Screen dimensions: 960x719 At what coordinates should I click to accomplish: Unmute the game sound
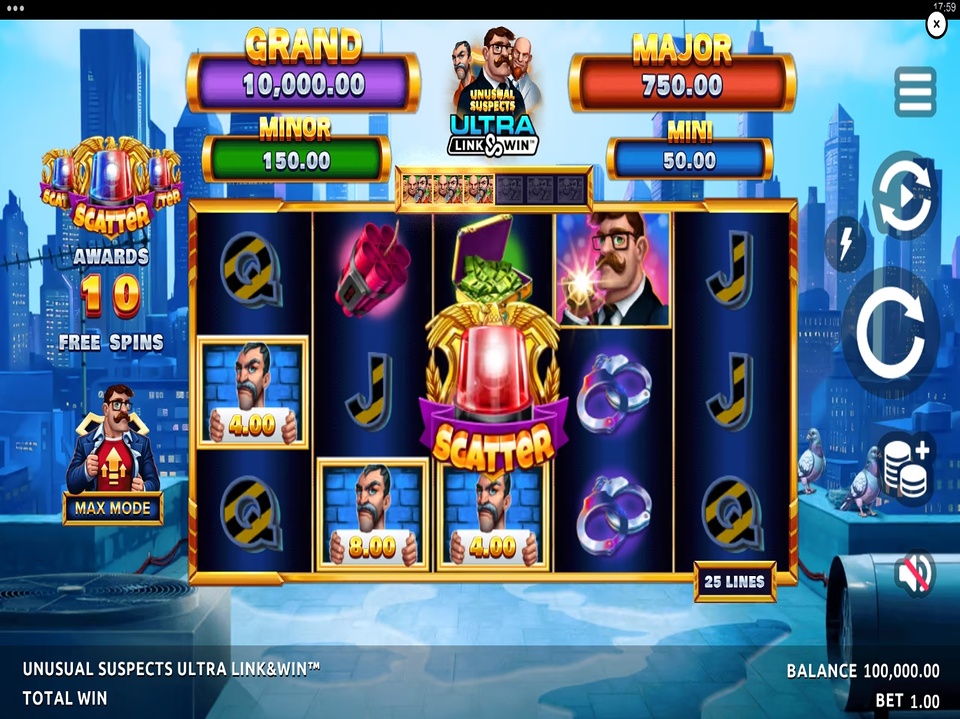914,573
